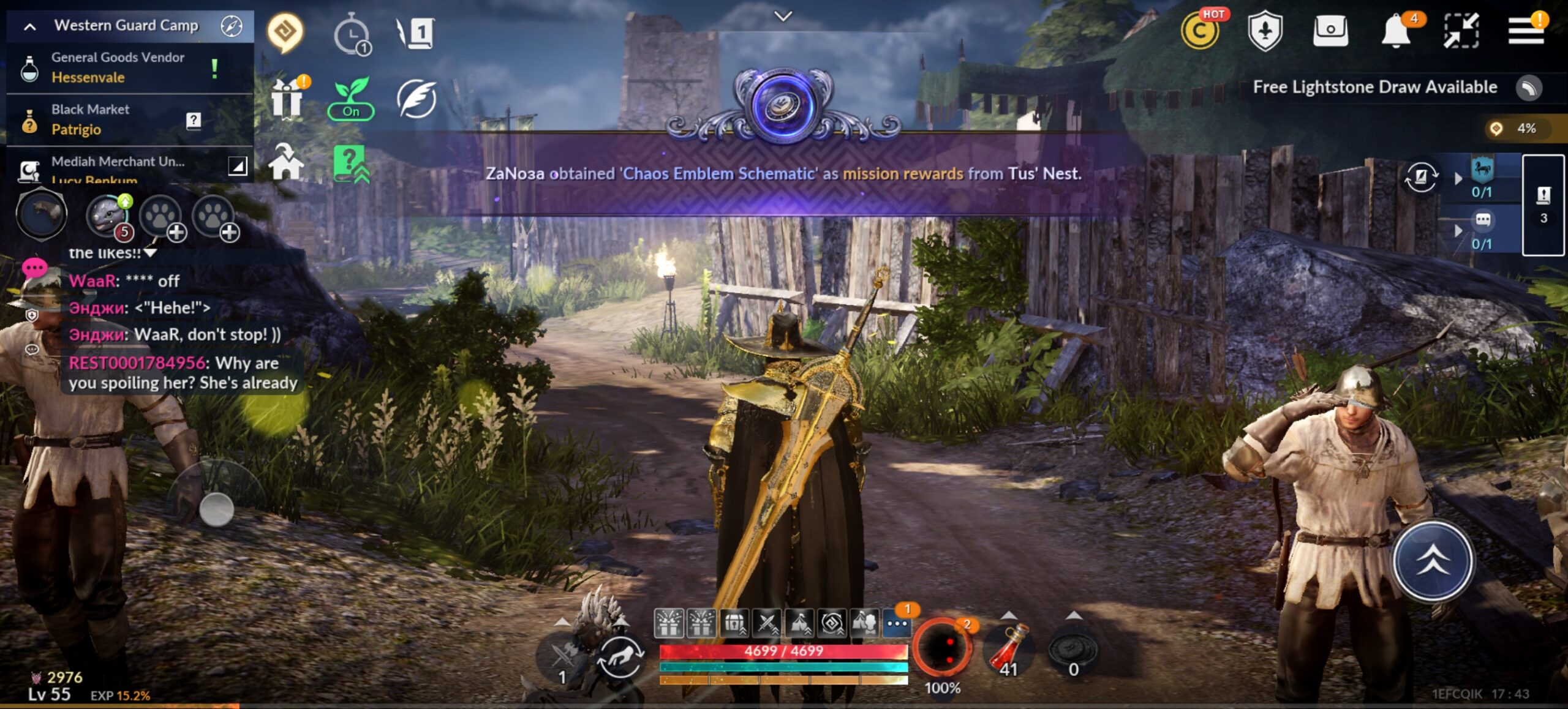The height and width of the screenshot is (709, 1568).
Task: Open the notification bell alerts
Action: point(1396,31)
